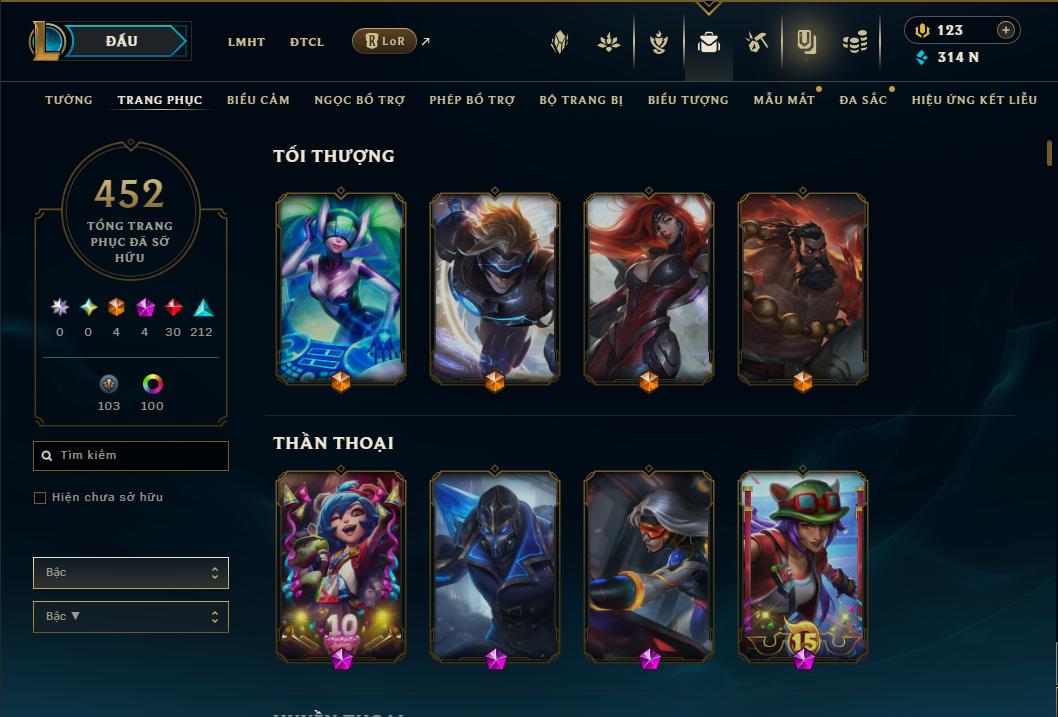Select the DJ Sona ultimate skin card
Viewport: 1058px width, 717px height.
[341, 286]
